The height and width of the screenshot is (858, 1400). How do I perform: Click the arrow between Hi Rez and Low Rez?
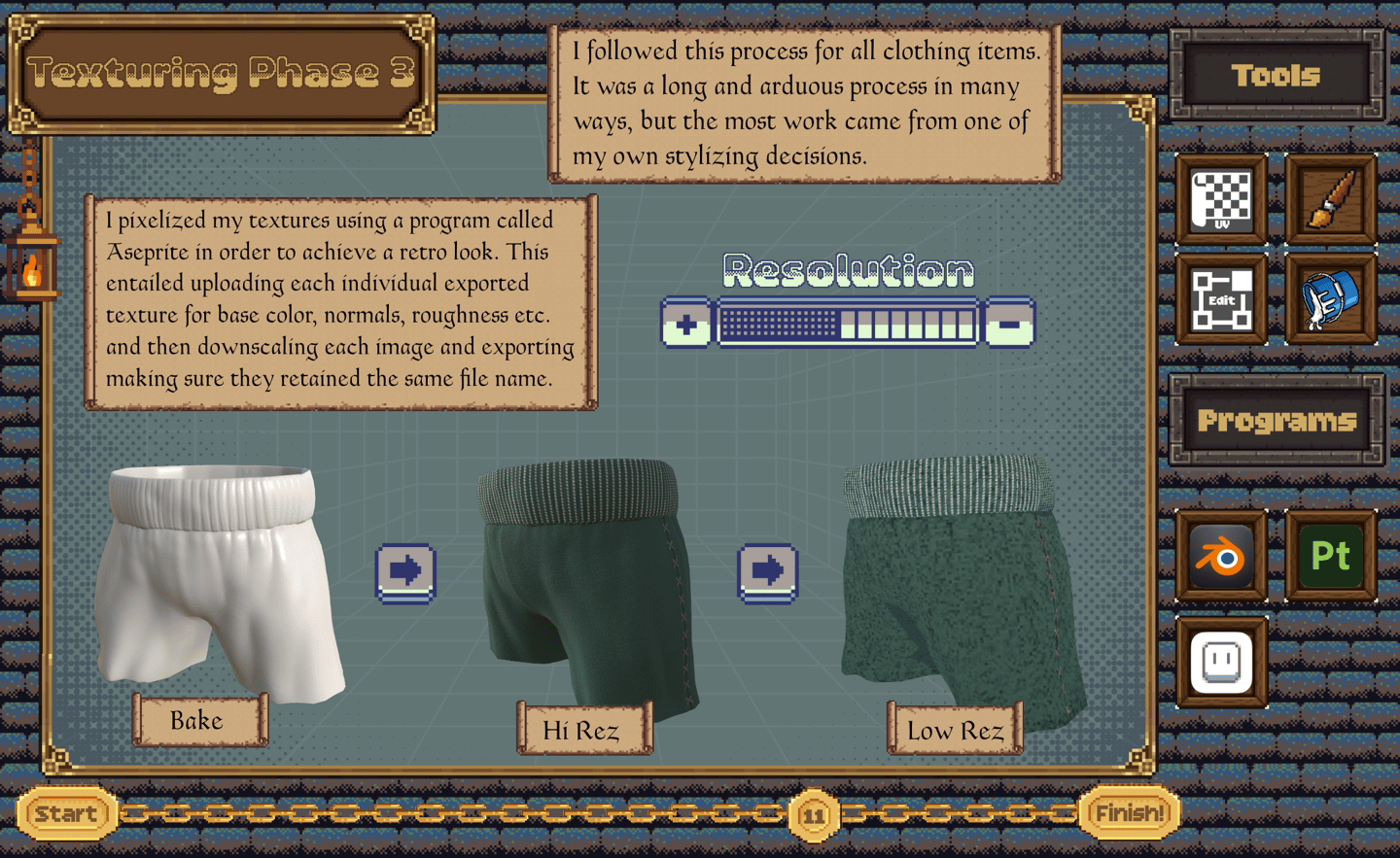coord(767,571)
